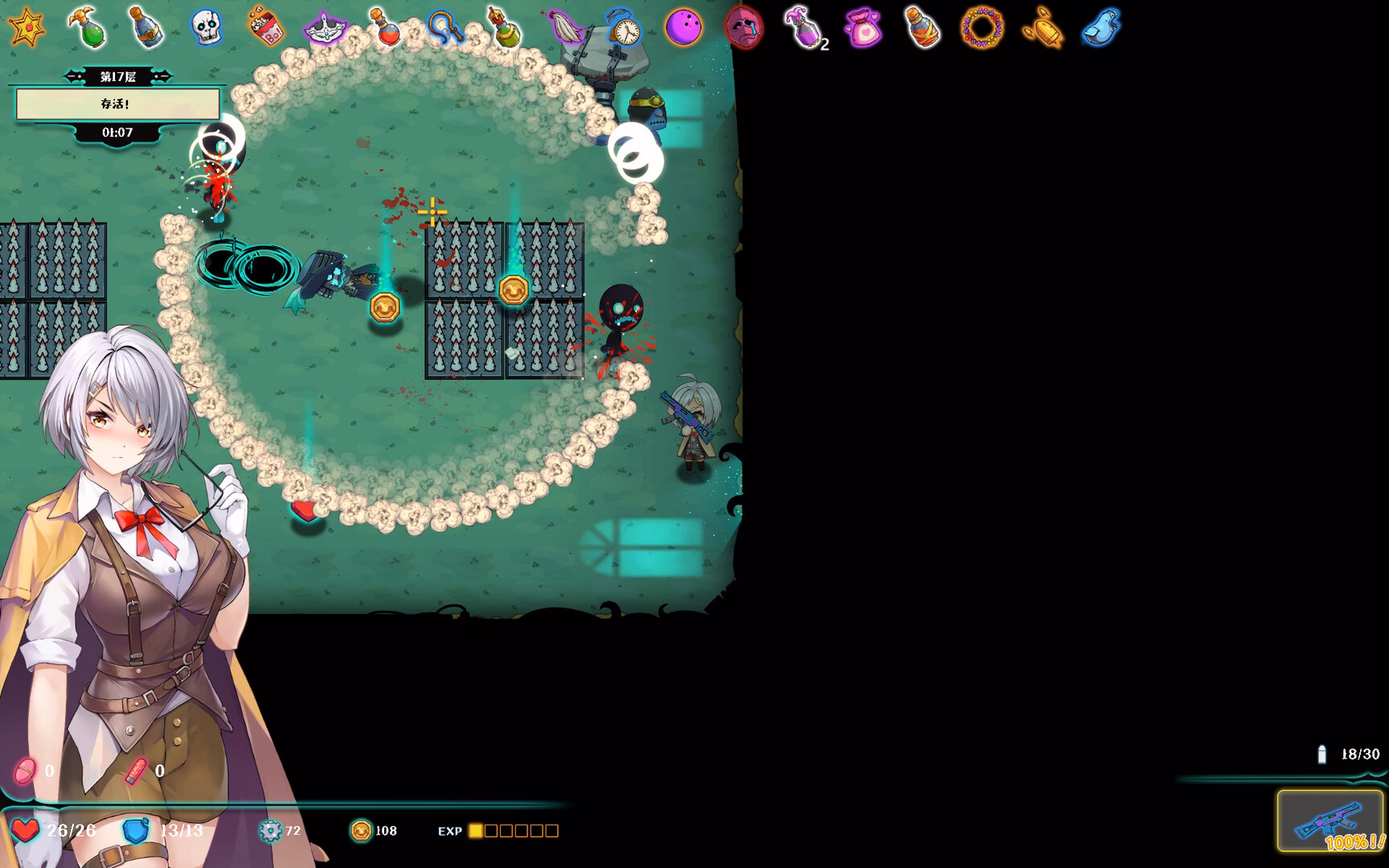Select the coiled whip item
This screenshot has height=868, width=1389.
pyautogui.click(x=445, y=27)
